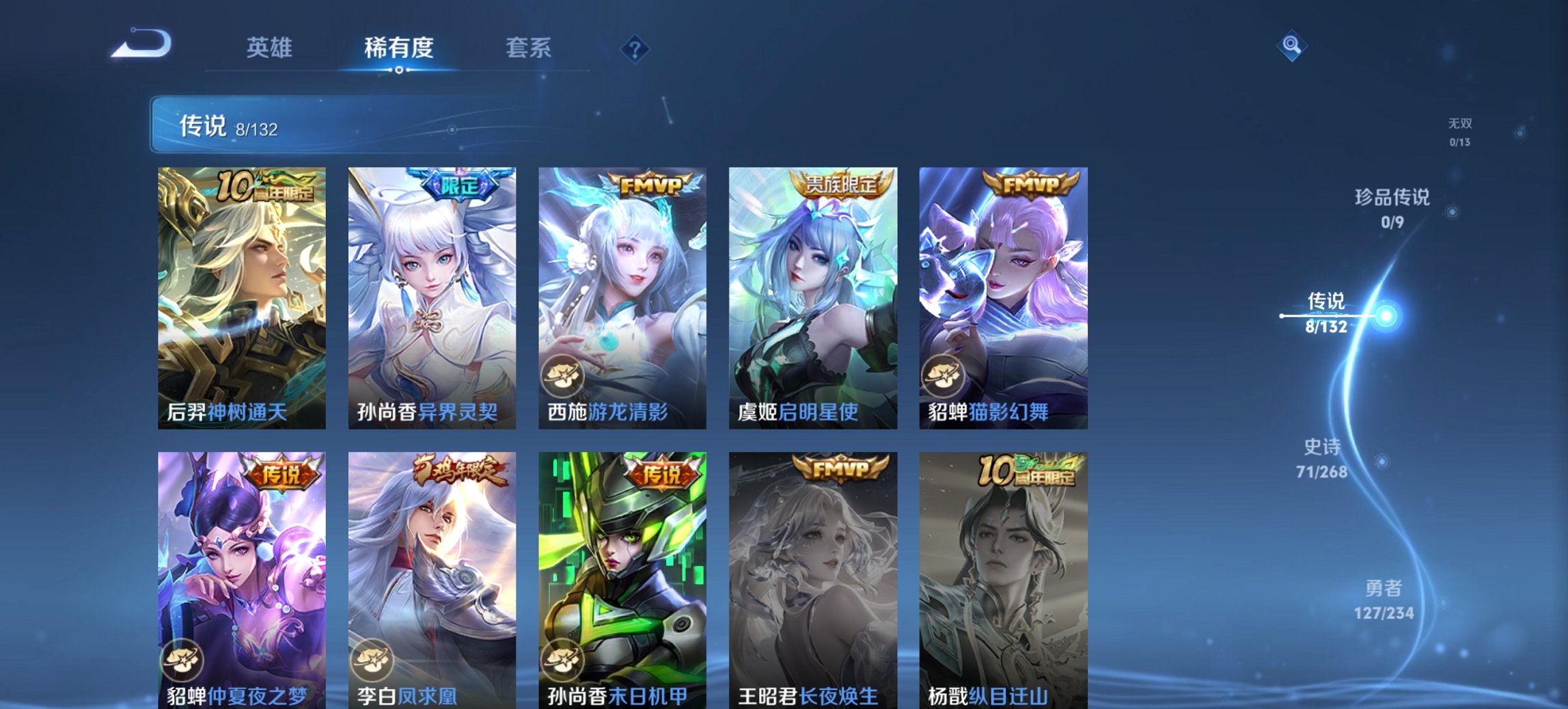Select the back arrow in top left corner
1568x709 pixels.
pyautogui.click(x=143, y=46)
